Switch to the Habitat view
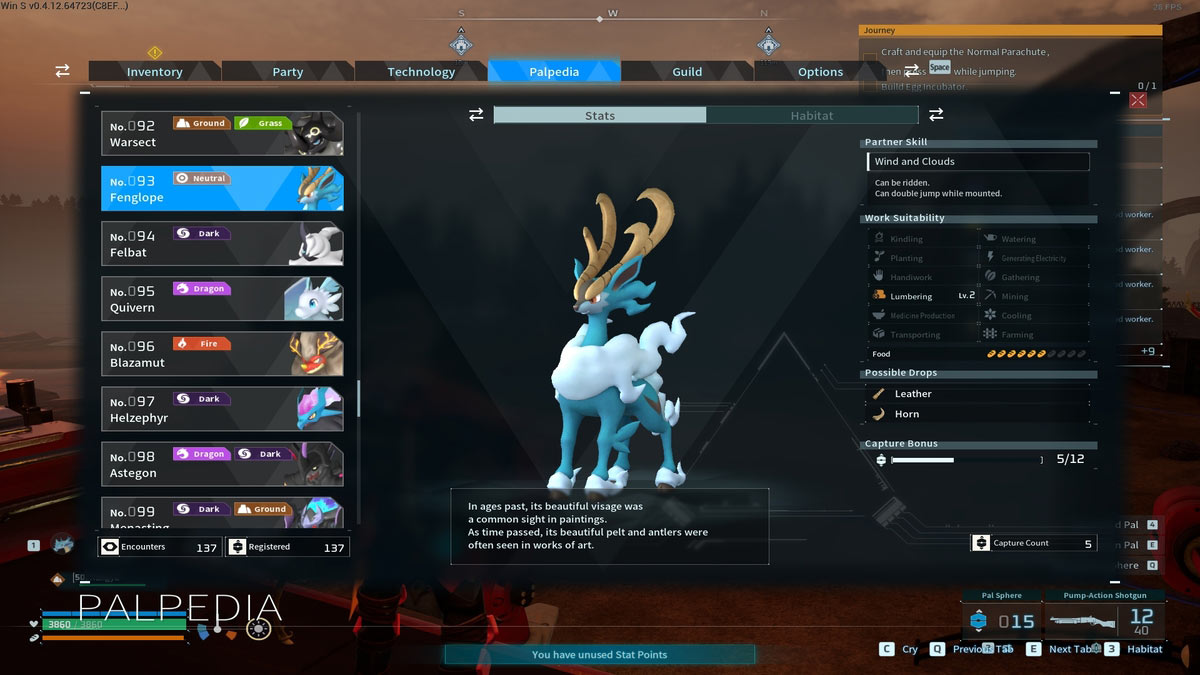 click(x=811, y=116)
